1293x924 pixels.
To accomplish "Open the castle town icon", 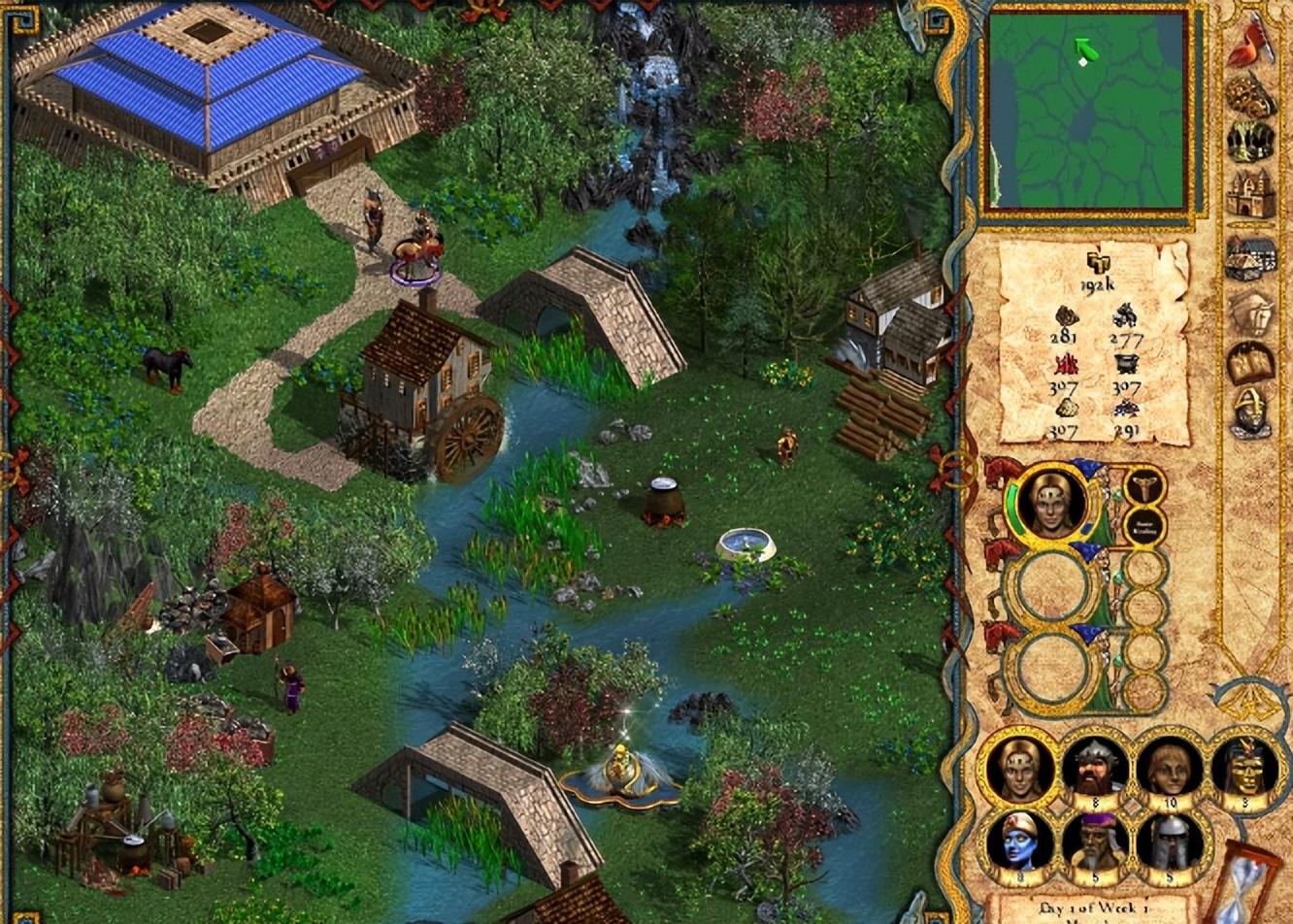I will tap(1249, 194).
